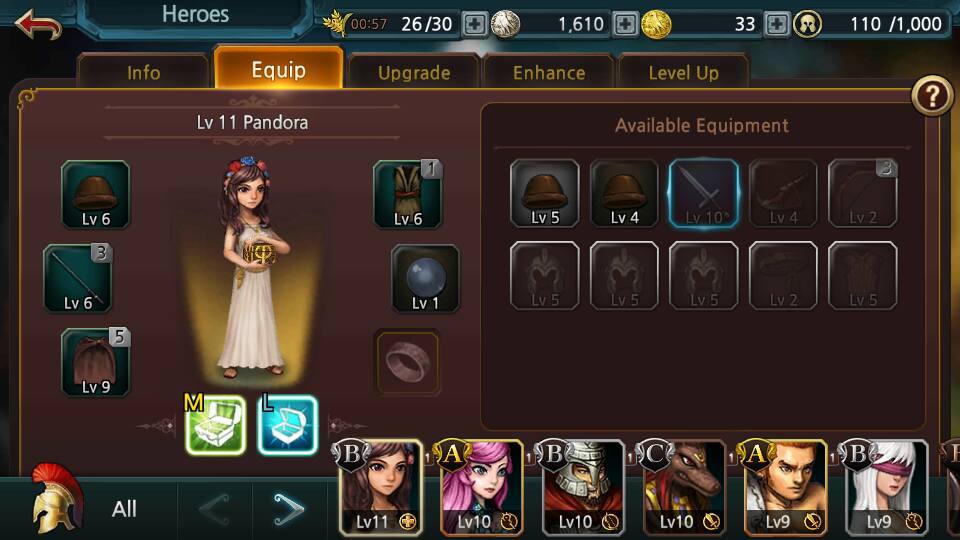Tap the blue chest L button
Viewport: 960px width, 540px height.
pos(287,425)
